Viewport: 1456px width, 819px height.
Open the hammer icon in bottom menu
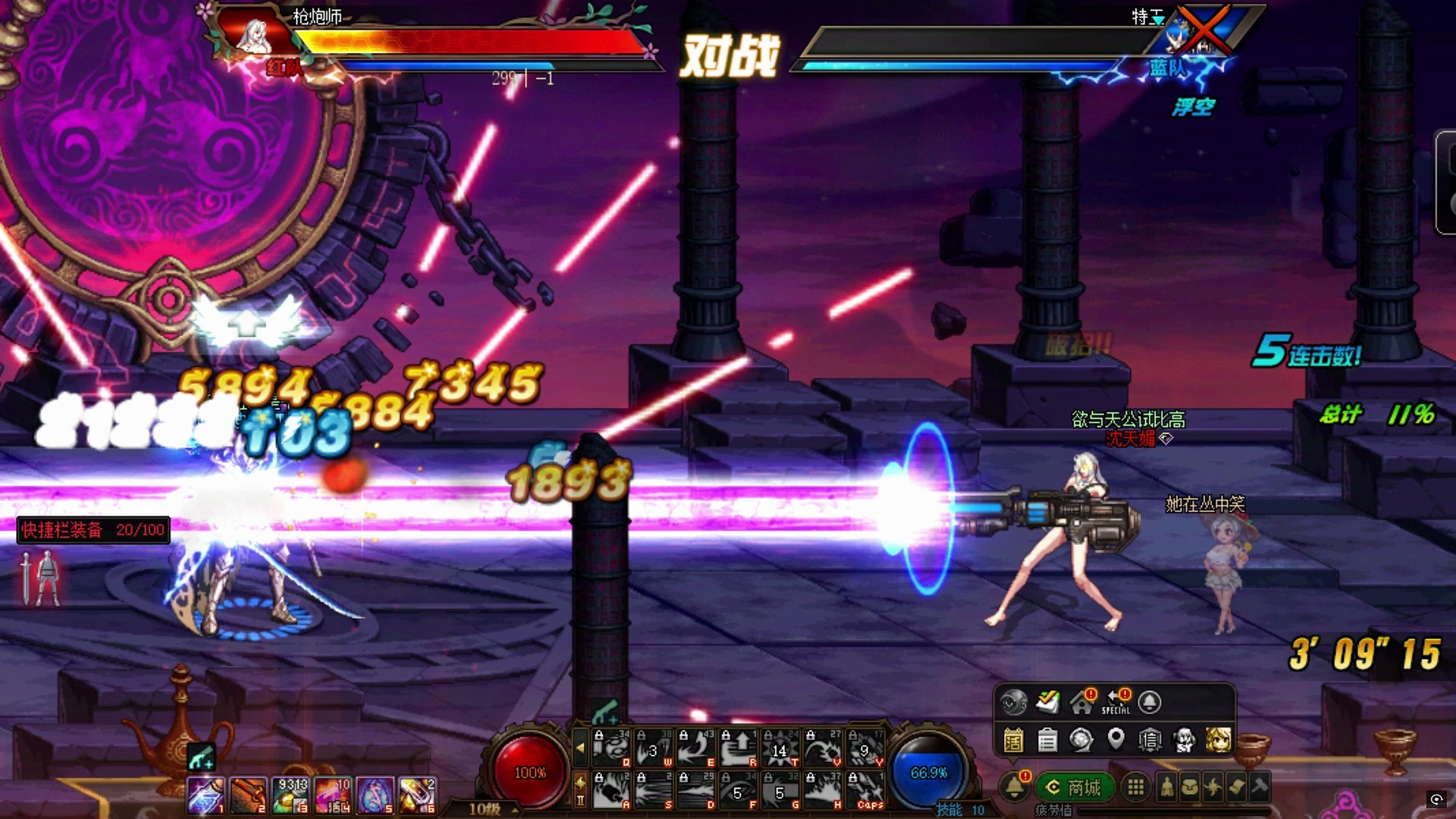tap(1260, 786)
